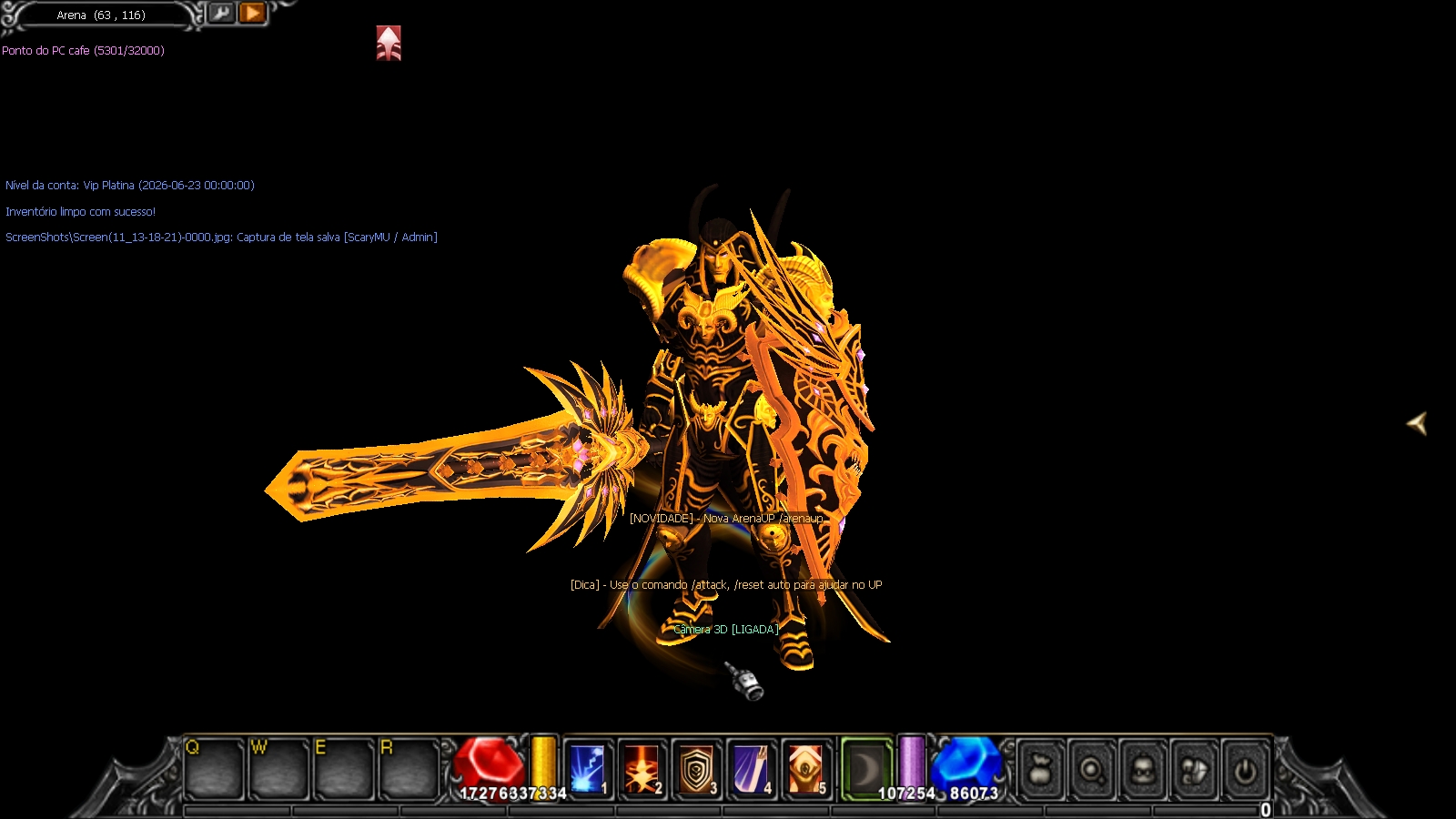Use the fiery burst skill in slot 2
This screenshot has height=819, width=1456.
(x=642, y=769)
